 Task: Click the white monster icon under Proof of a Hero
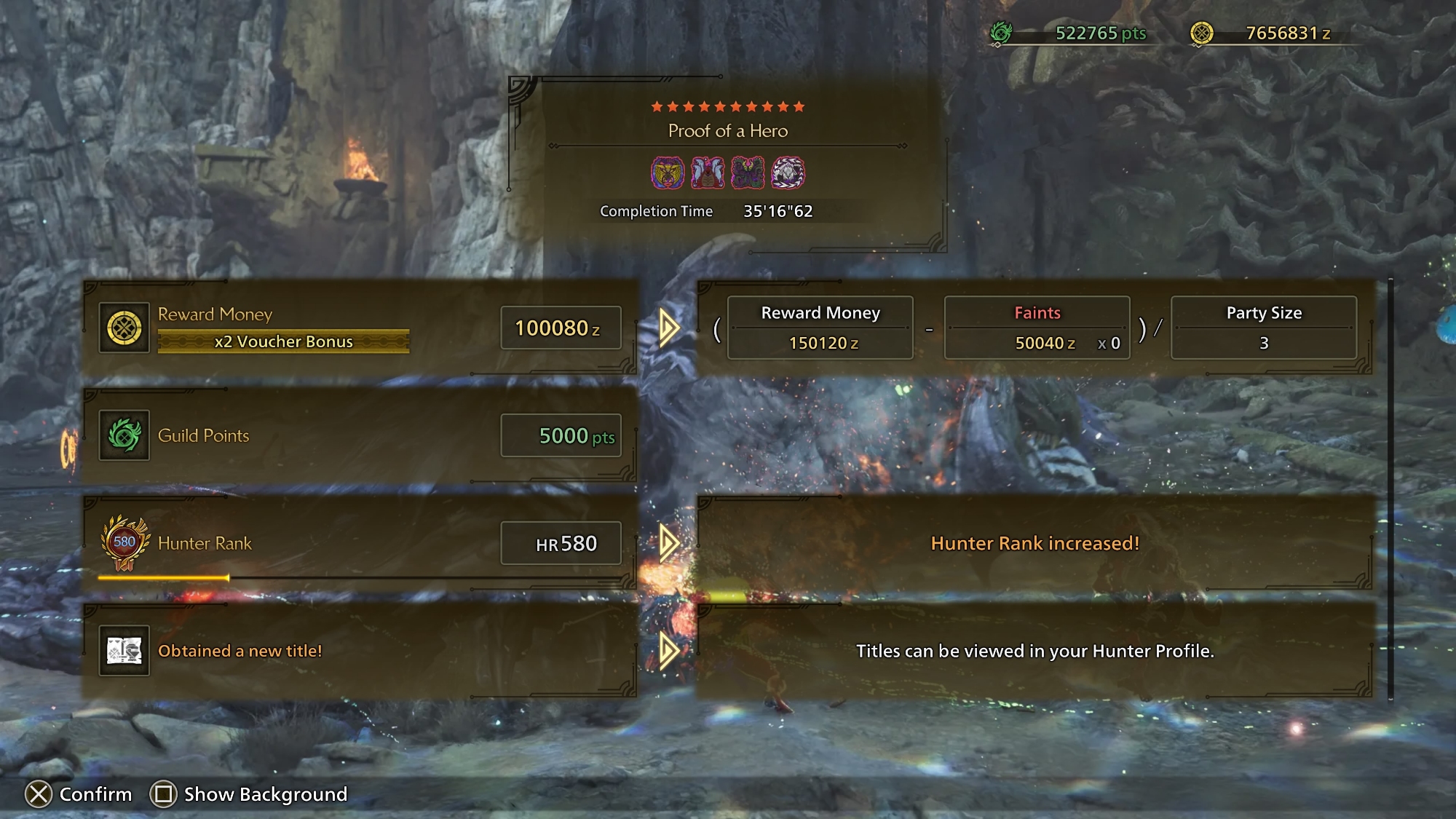point(788,173)
